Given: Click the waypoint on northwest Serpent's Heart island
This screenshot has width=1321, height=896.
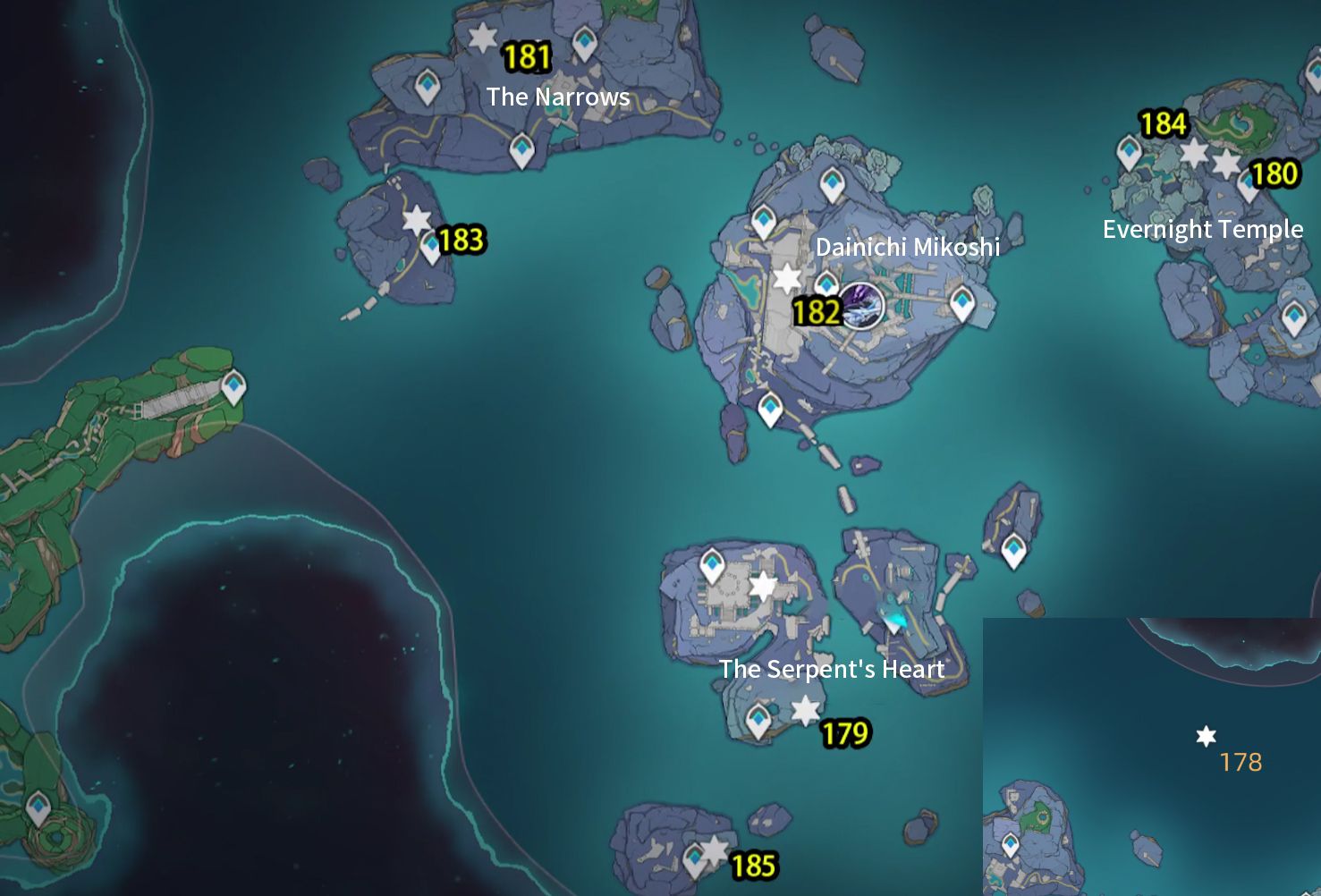Looking at the screenshot, I should [x=713, y=563].
